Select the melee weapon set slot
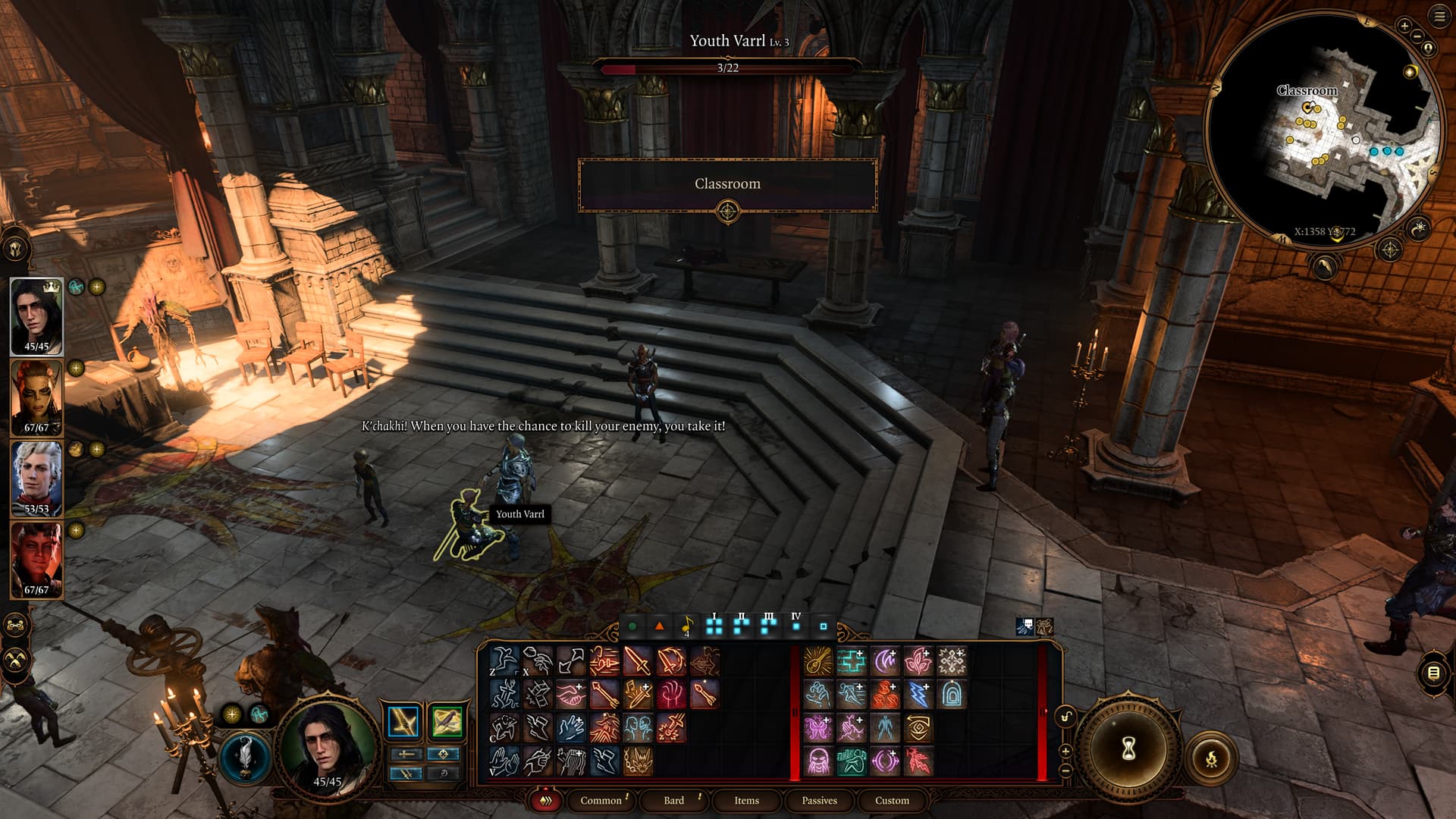Image resolution: width=1456 pixels, height=819 pixels. (x=403, y=721)
